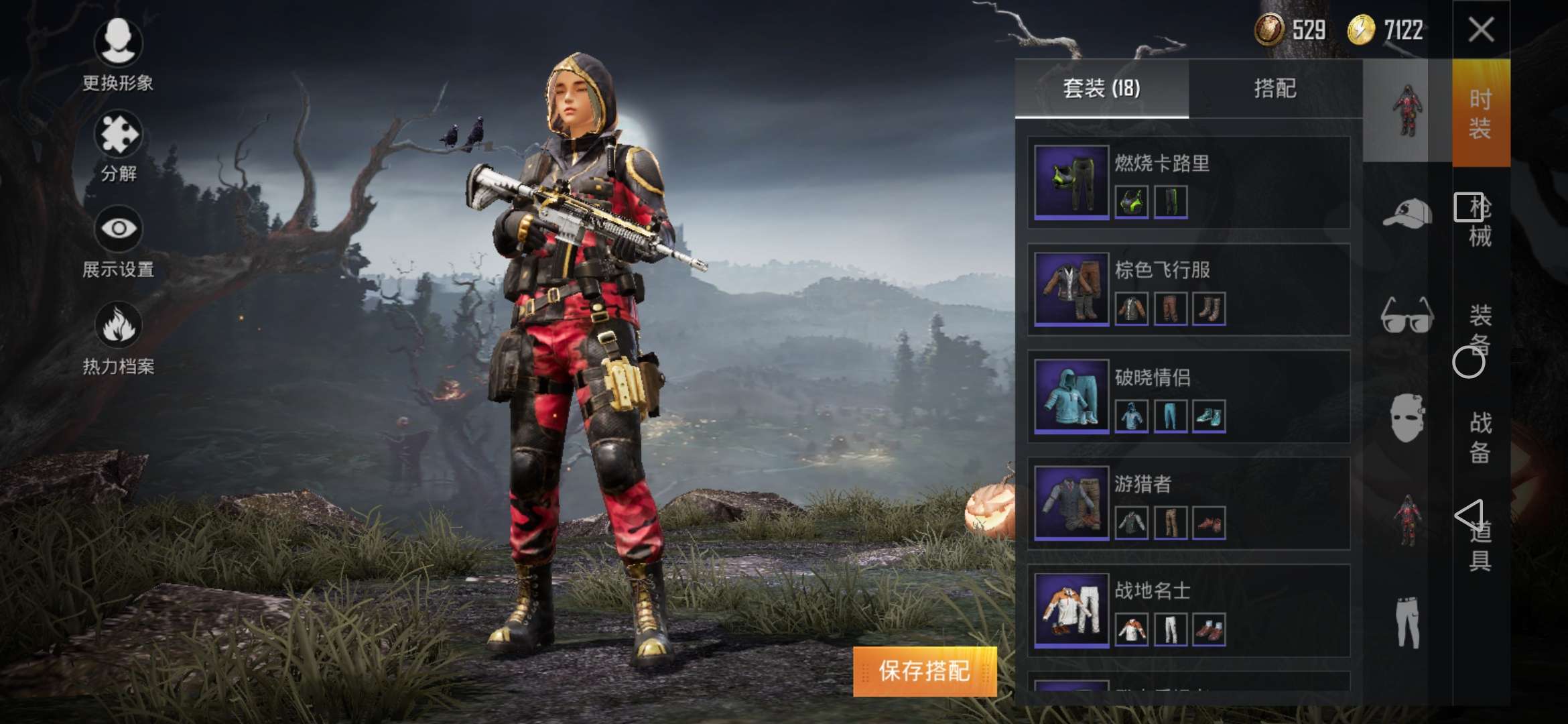Open the pants category
Image resolution: width=1568 pixels, height=724 pixels.
click(1407, 622)
